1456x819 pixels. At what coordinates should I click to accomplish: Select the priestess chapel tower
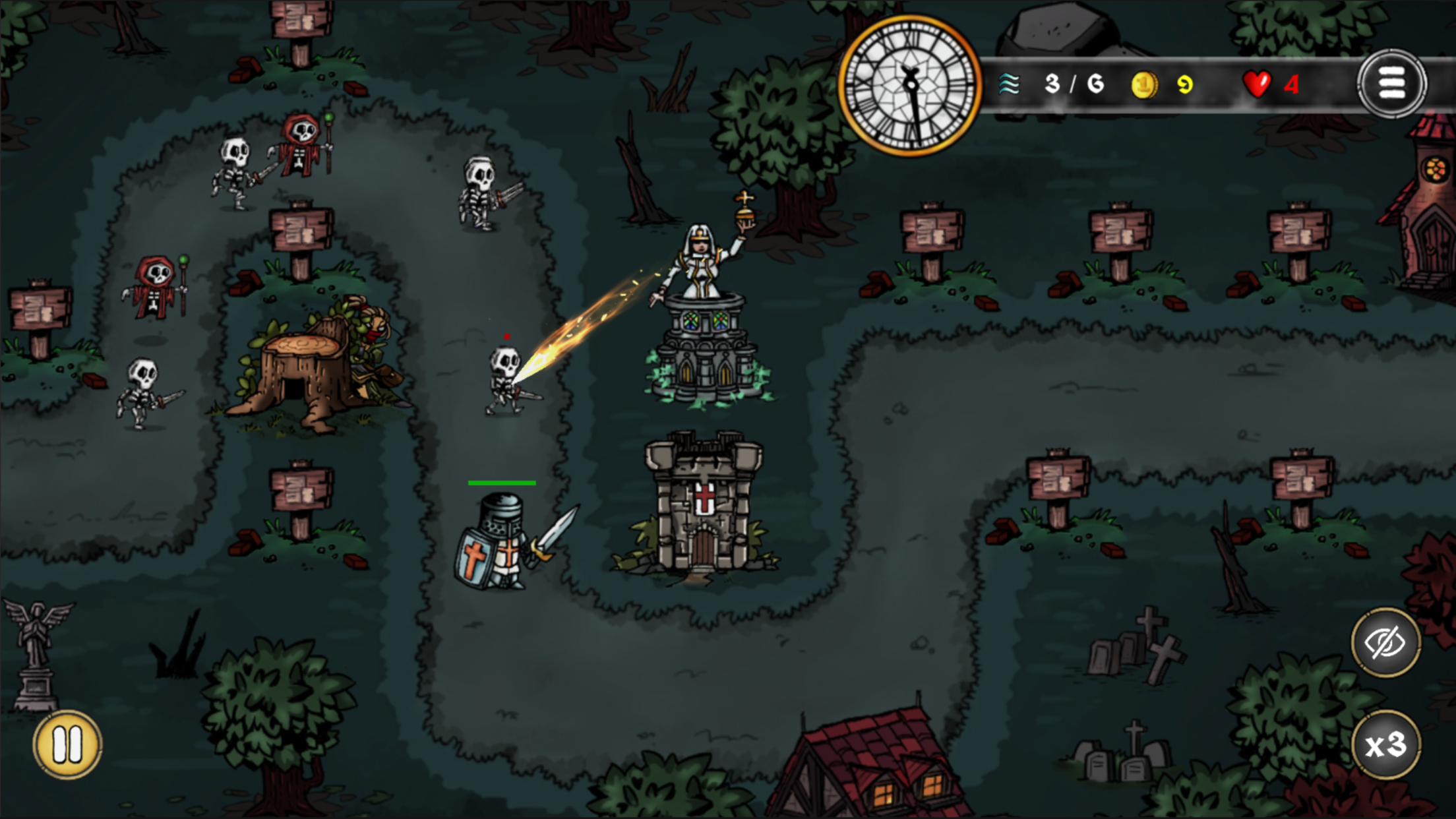click(705, 330)
